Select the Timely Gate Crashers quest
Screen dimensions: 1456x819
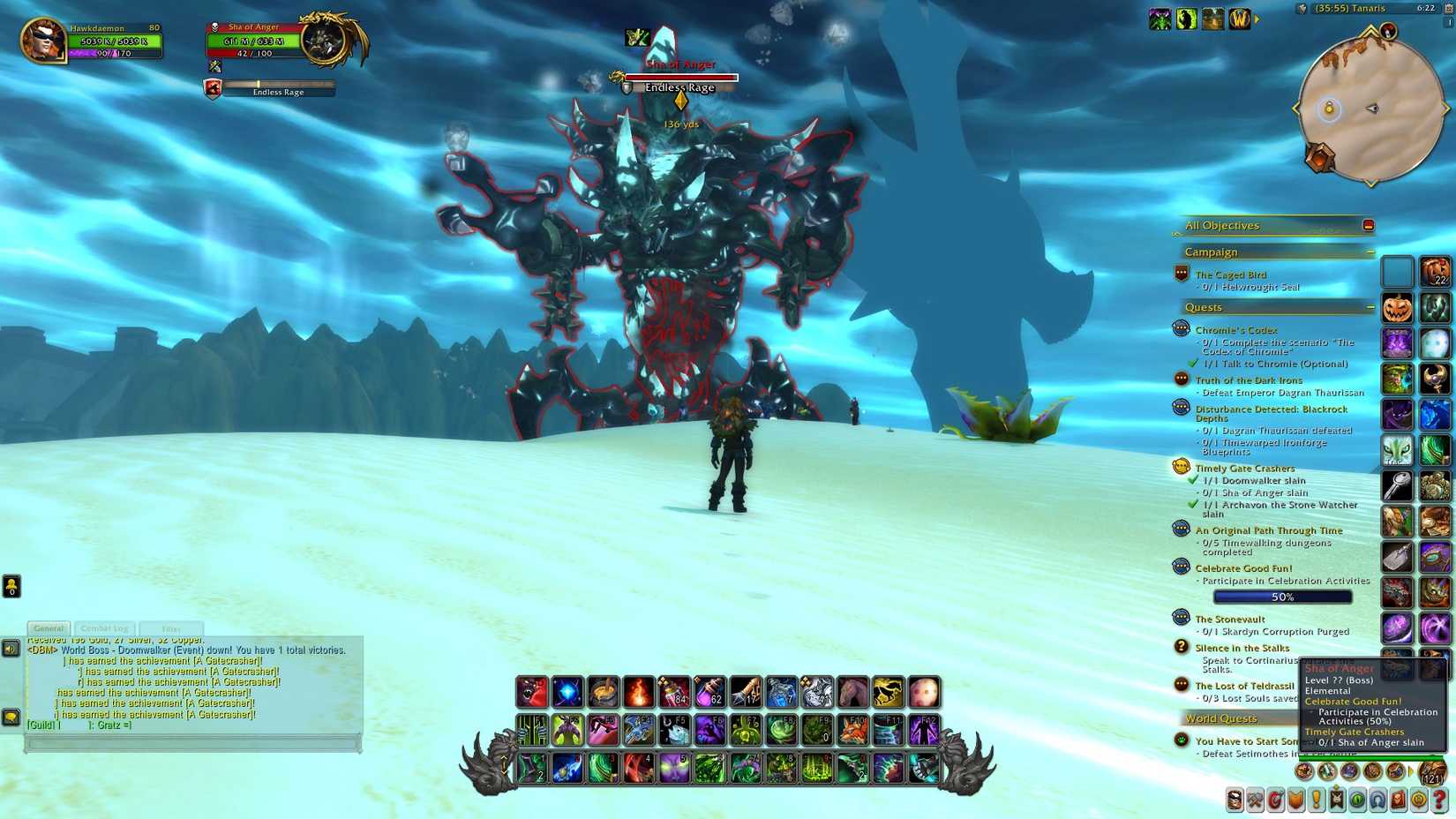(x=1244, y=468)
